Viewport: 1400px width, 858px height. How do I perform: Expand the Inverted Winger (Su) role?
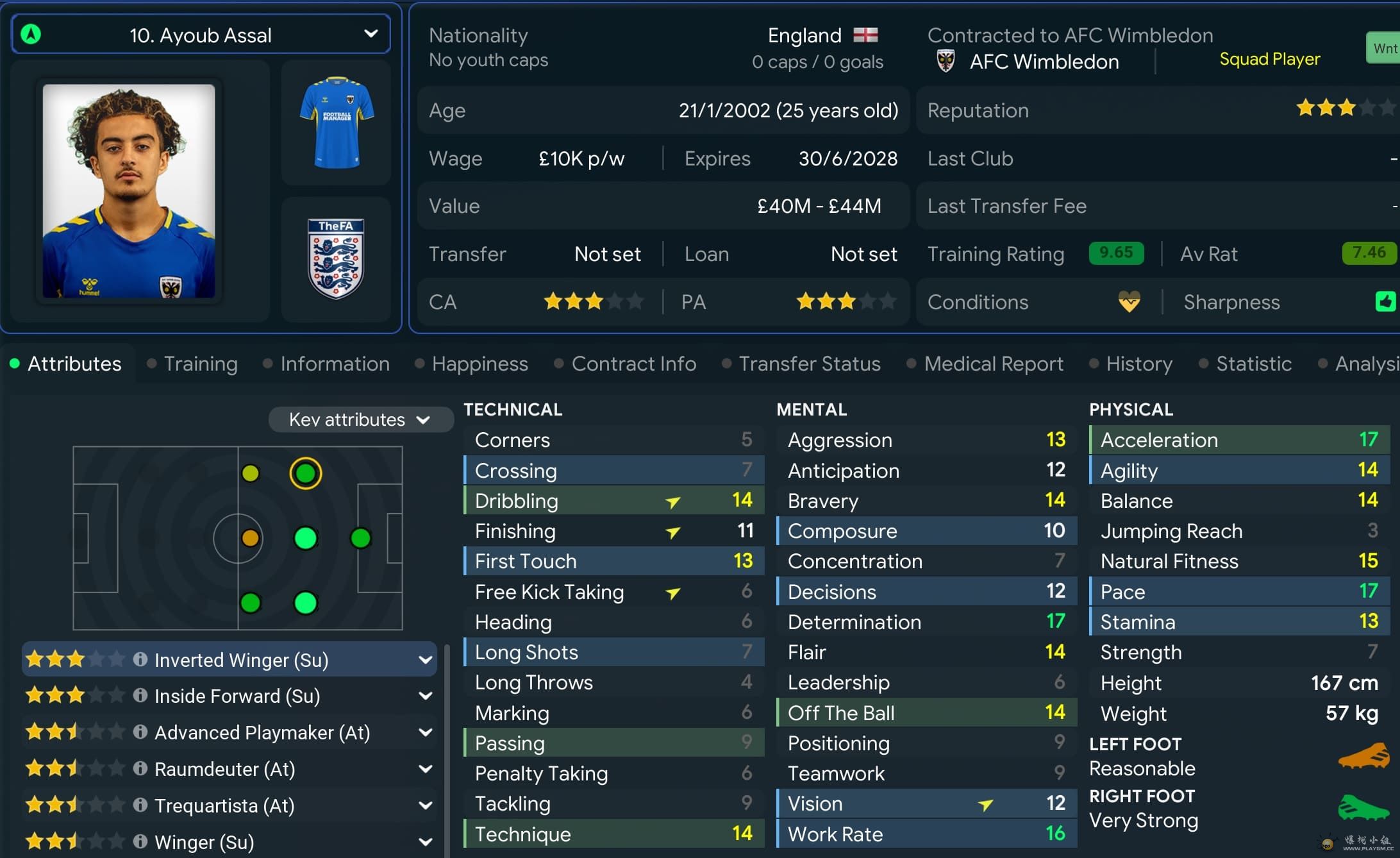point(425,660)
